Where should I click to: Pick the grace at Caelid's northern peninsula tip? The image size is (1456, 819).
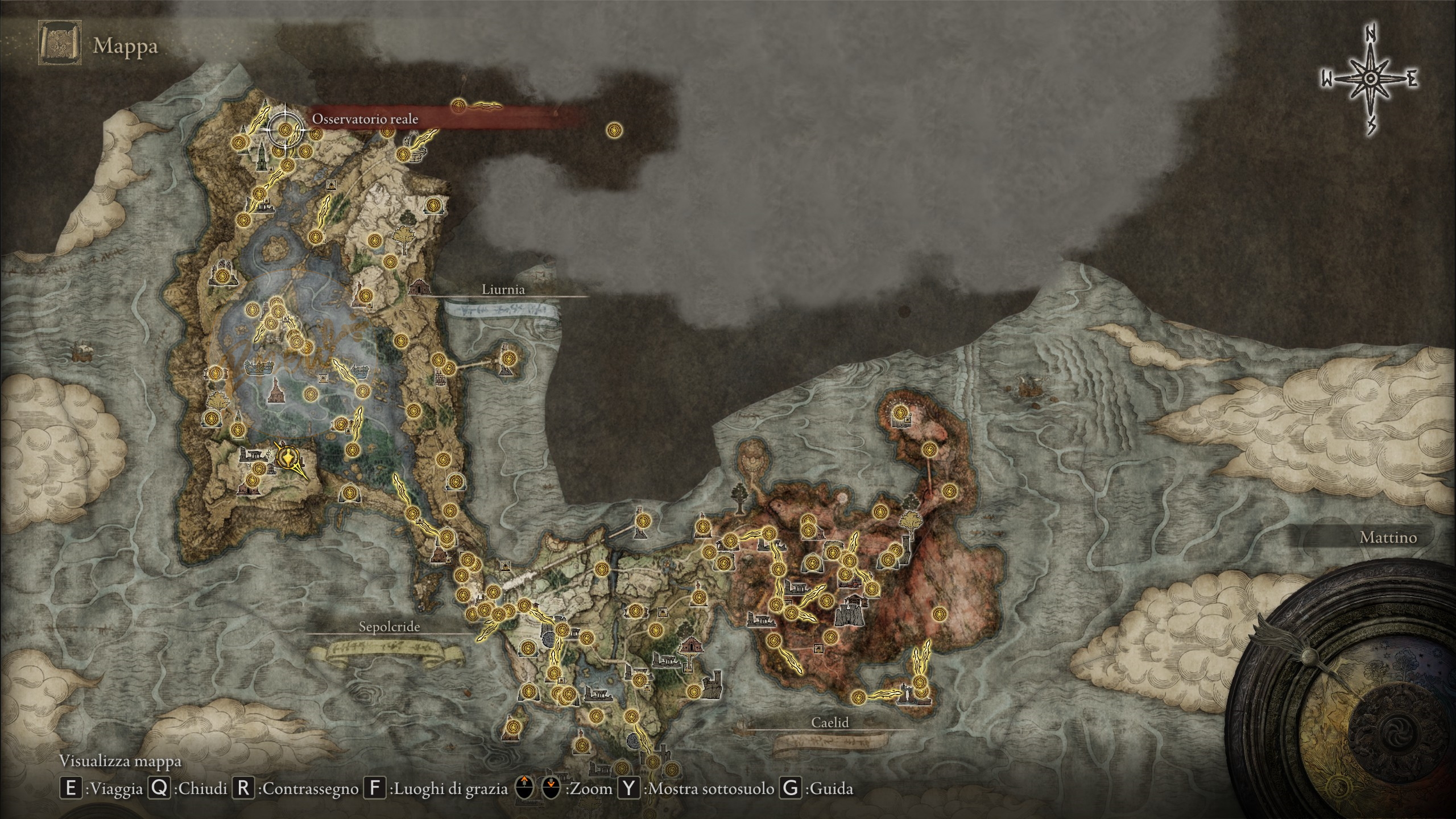900,411
